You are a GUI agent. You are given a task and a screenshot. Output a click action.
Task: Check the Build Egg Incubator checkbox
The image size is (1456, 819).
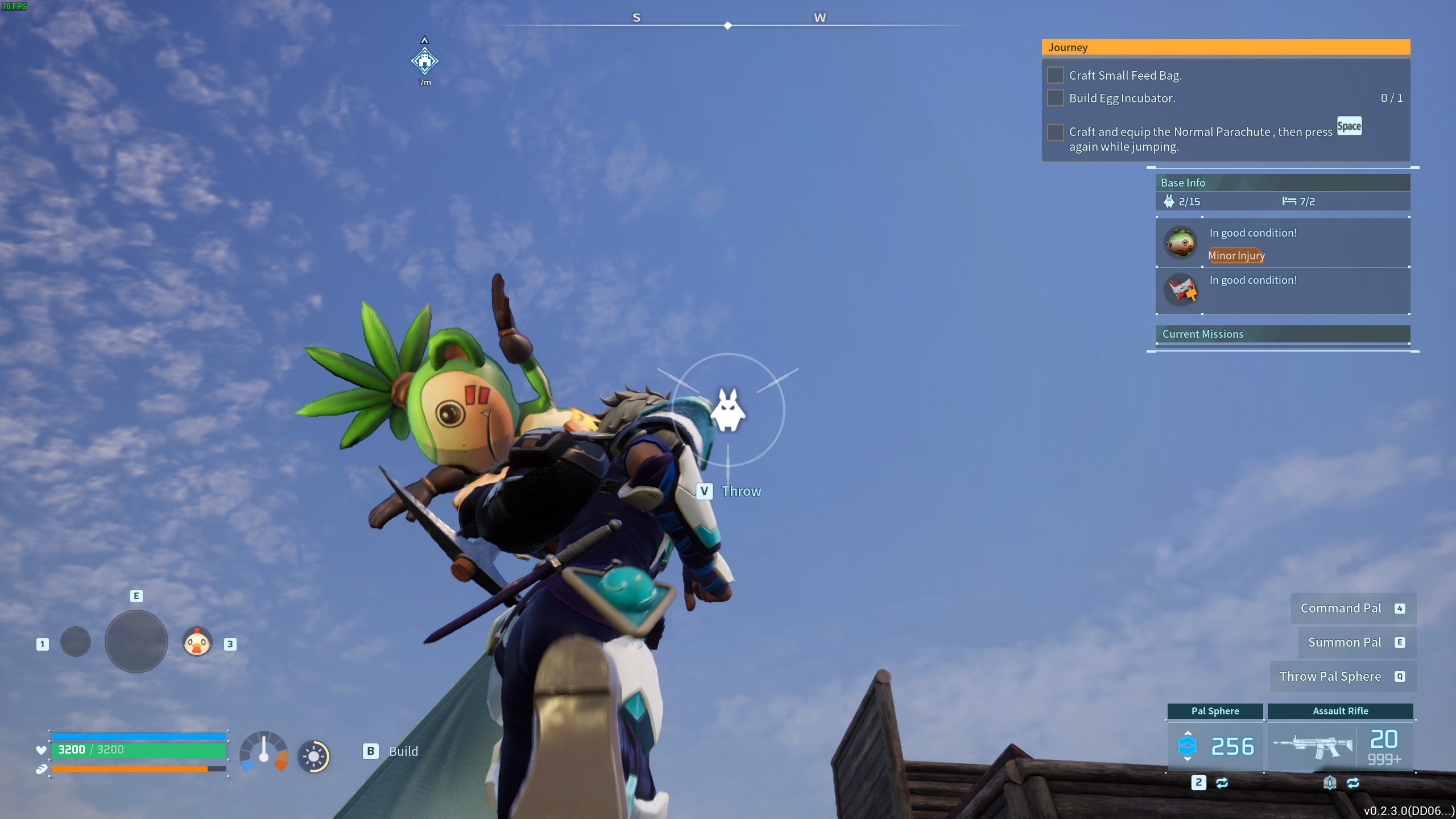coord(1056,98)
